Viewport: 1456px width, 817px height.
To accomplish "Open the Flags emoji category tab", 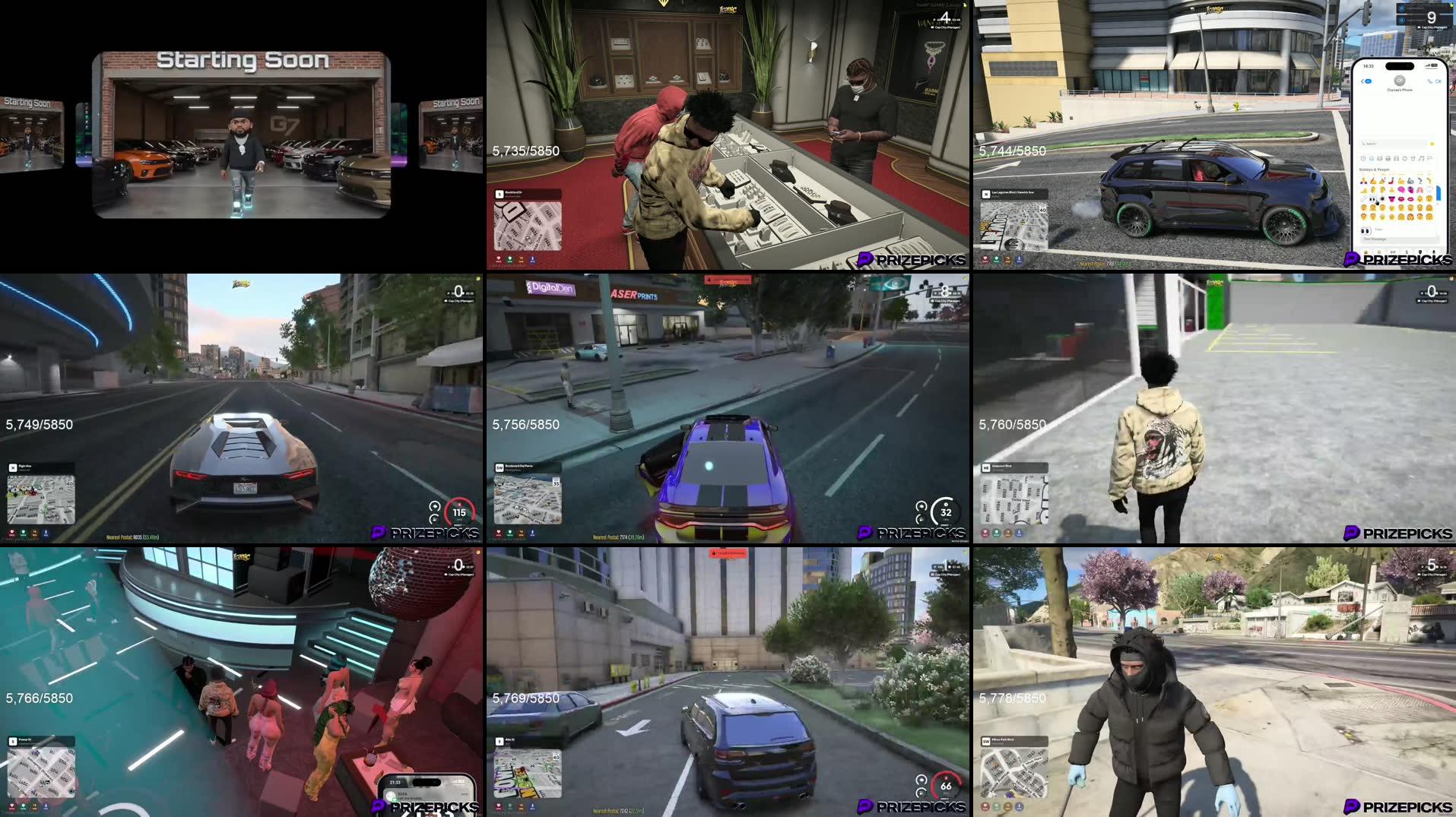I will tap(1429, 158).
